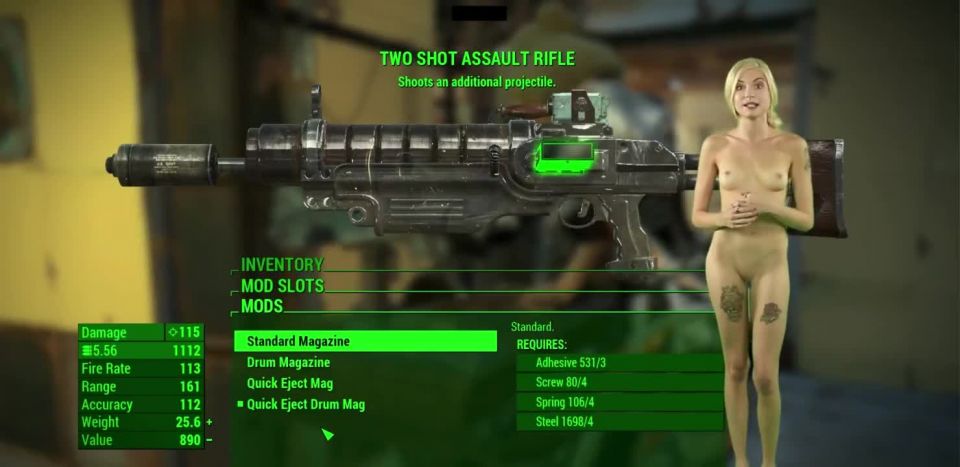Open the INVENTORY section
The width and height of the screenshot is (960, 467).
click(x=282, y=265)
